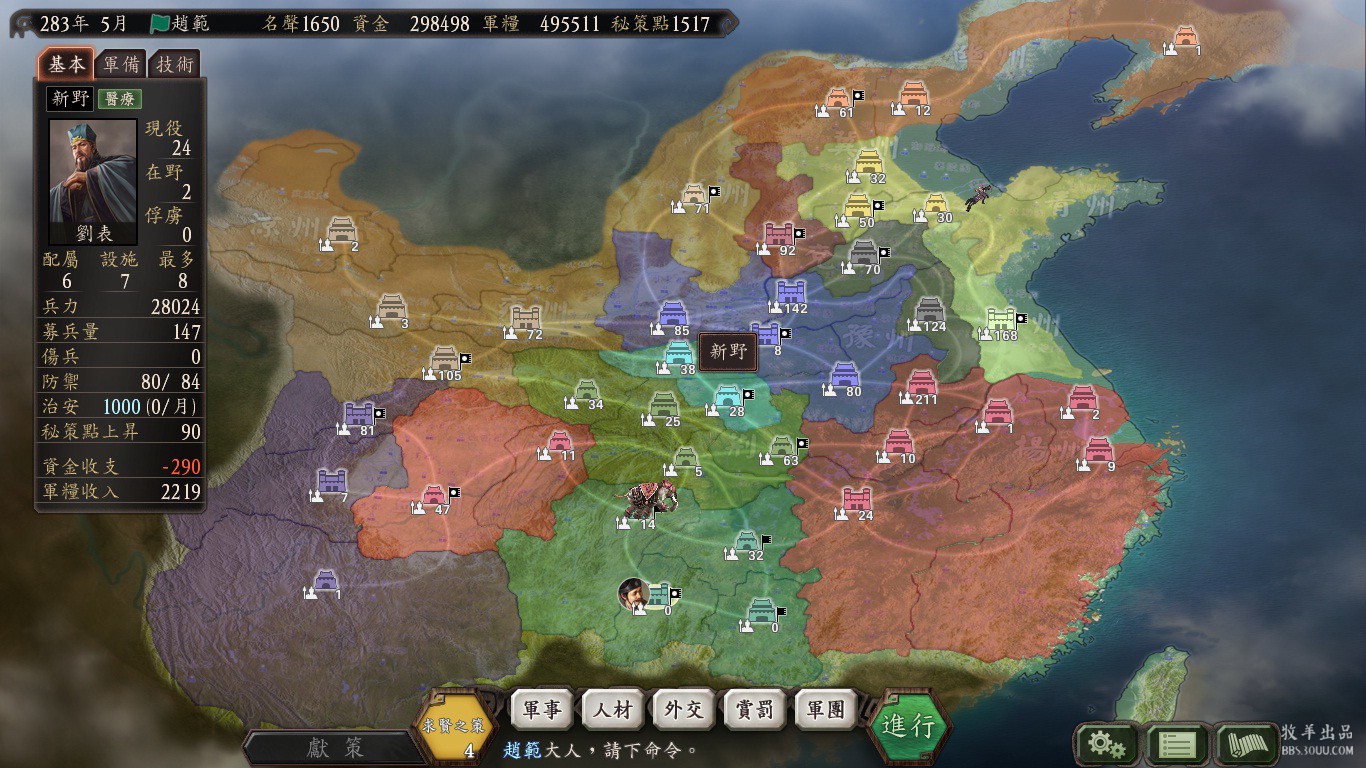Select the 基本 tab
Screen dimensions: 1366x768
[67, 64]
